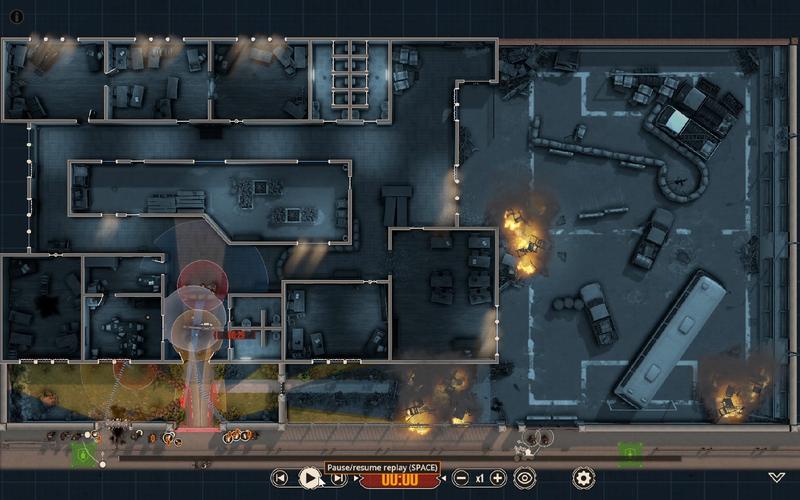Resume the replay with the play button

[x=310, y=478]
